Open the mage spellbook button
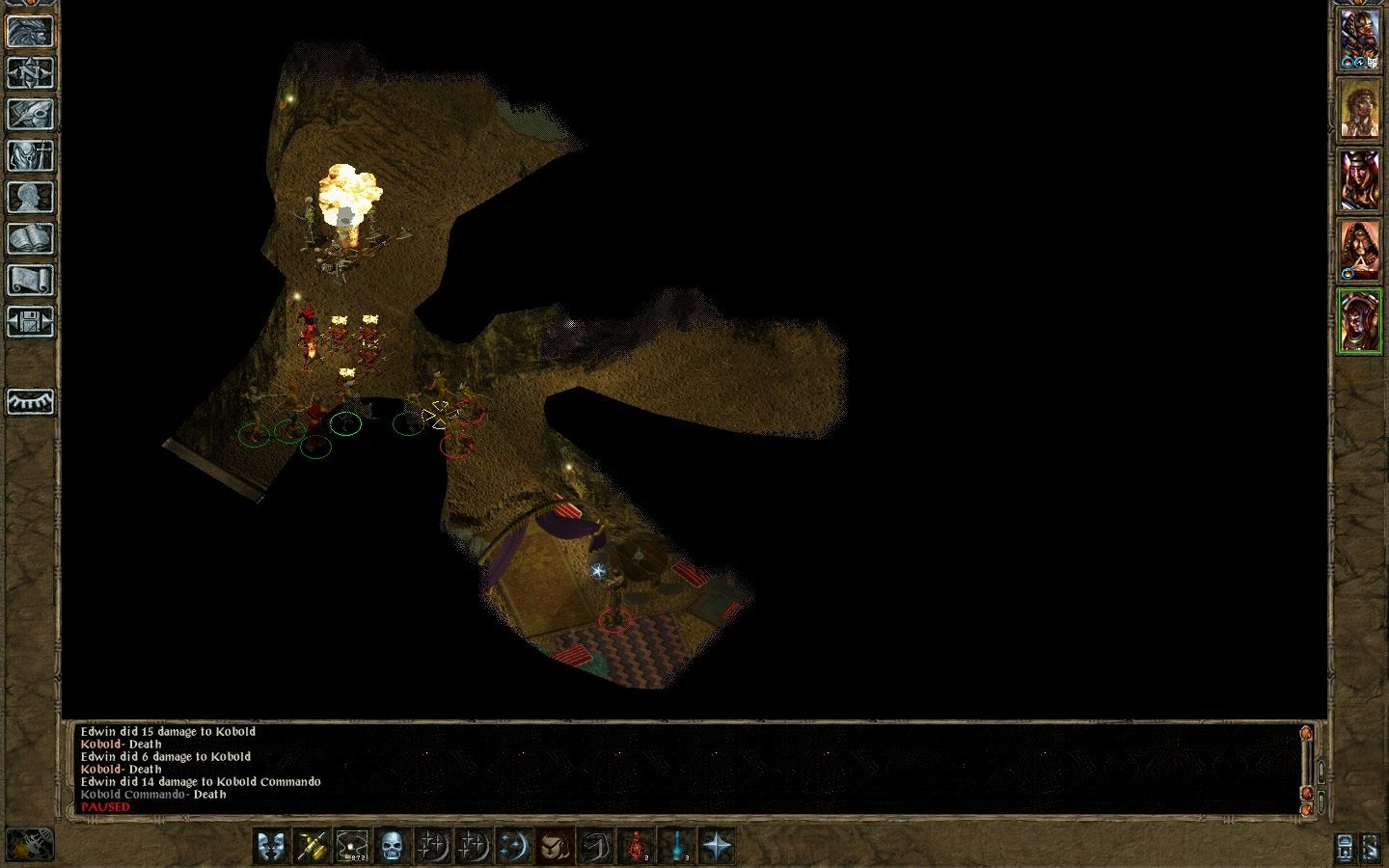Screen dimensions: 1389x868 pyautogui.click(x=30, y=238)
